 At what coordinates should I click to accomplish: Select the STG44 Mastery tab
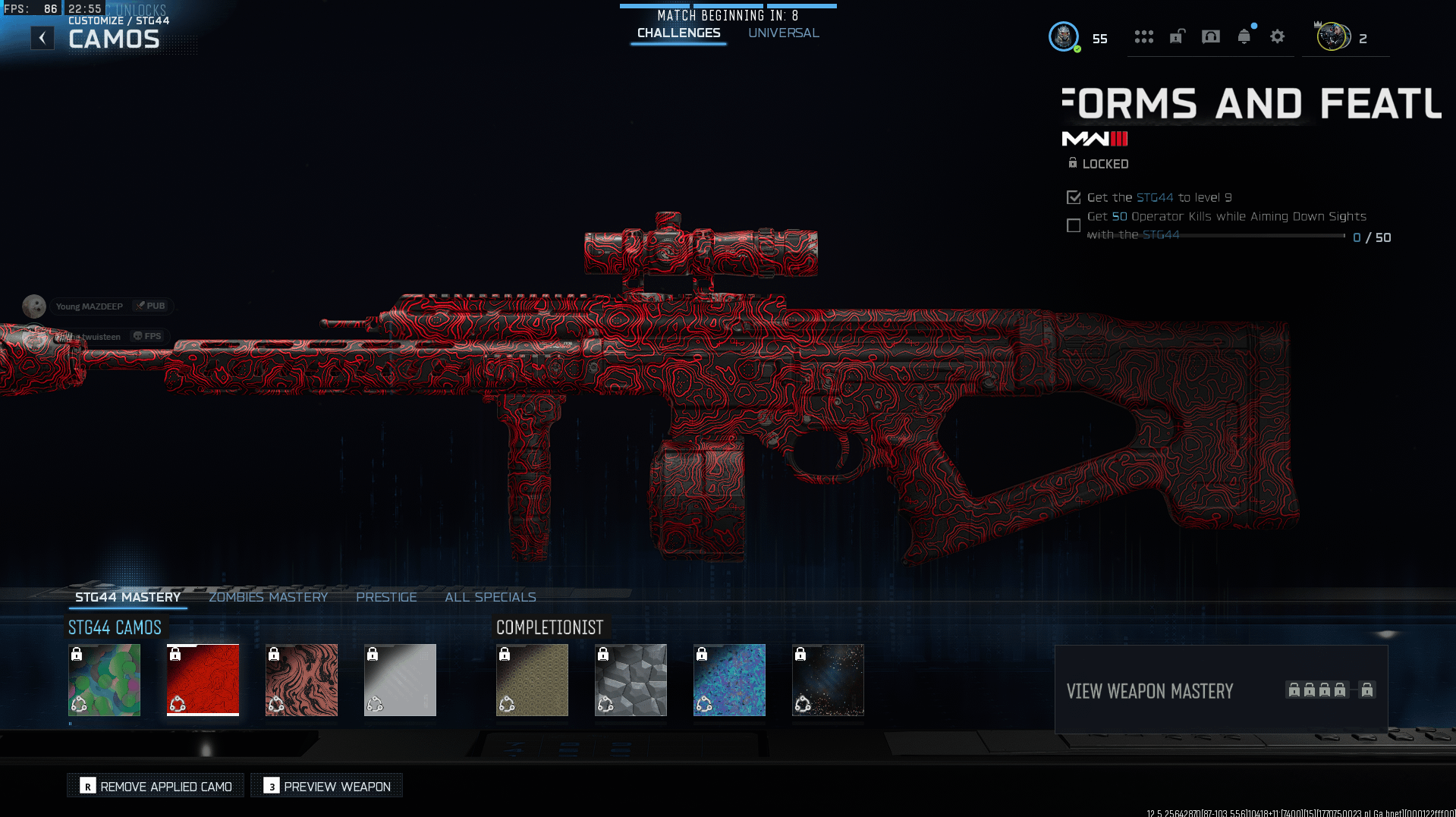(127, 597)
